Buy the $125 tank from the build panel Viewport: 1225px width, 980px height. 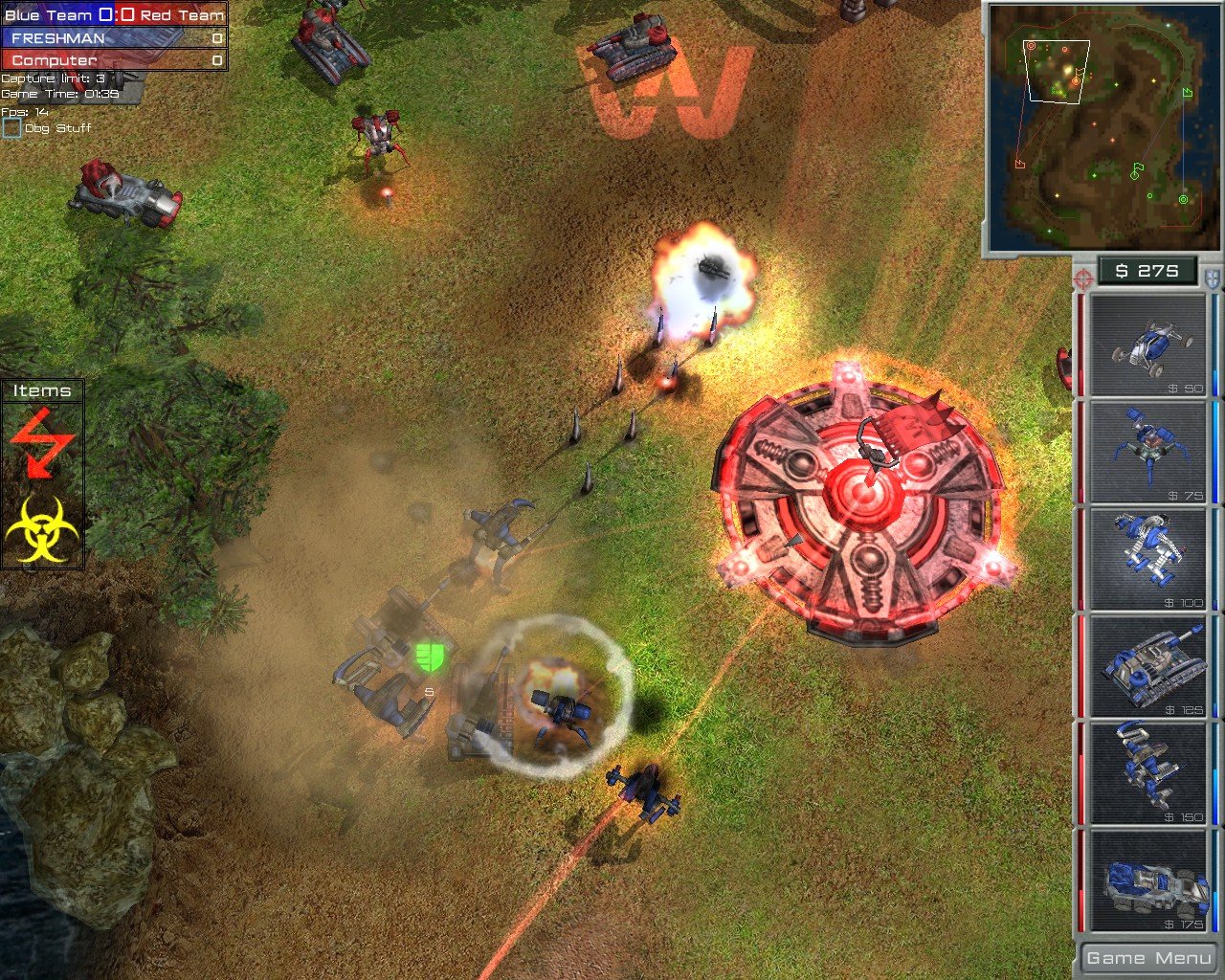(x=1146, y=665)
